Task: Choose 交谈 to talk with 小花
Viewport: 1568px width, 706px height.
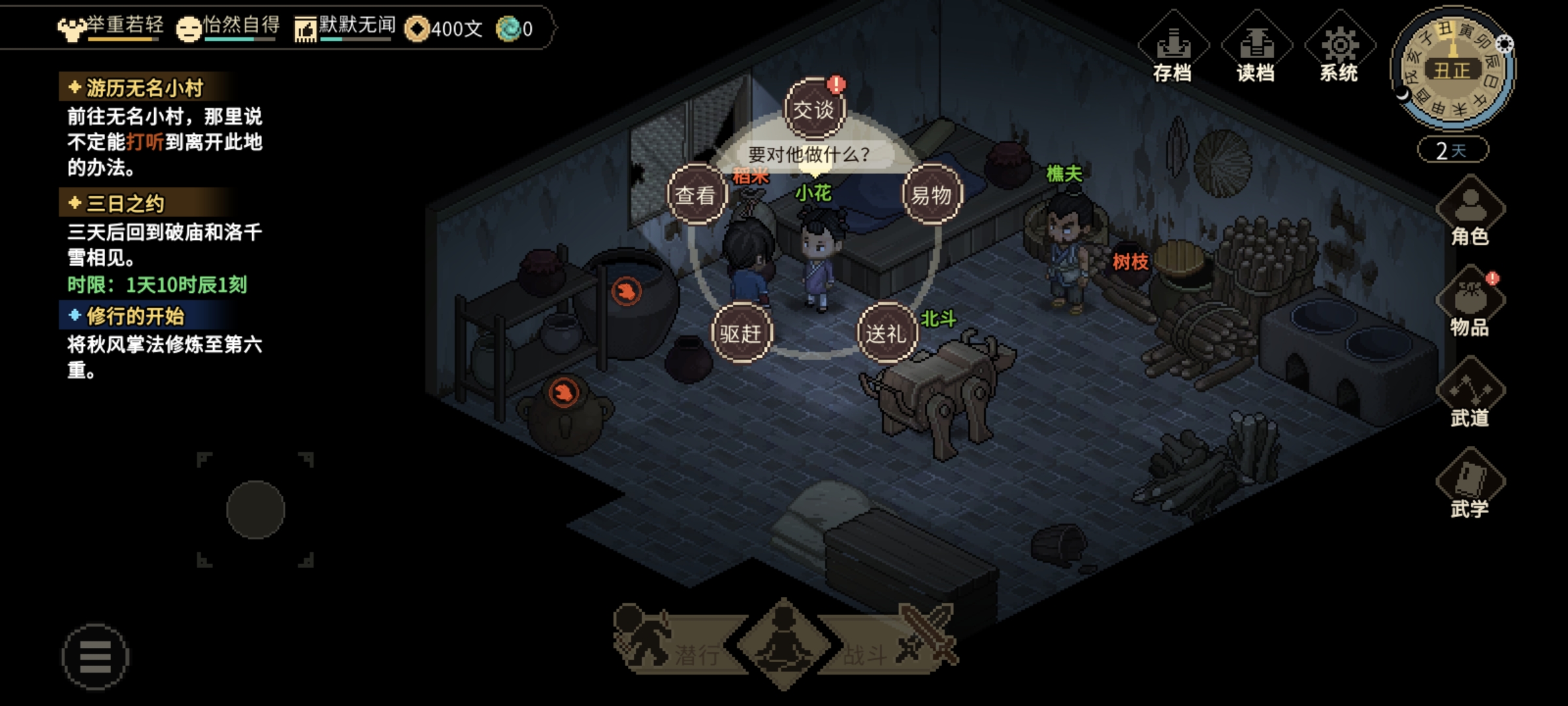Action: [814, 109]
